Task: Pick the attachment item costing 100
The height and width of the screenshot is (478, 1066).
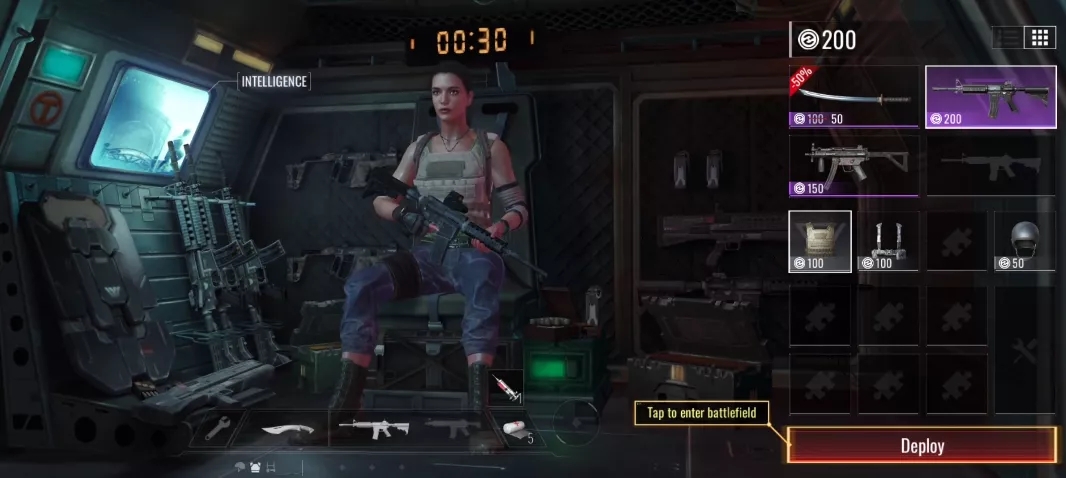Action: 888,241
